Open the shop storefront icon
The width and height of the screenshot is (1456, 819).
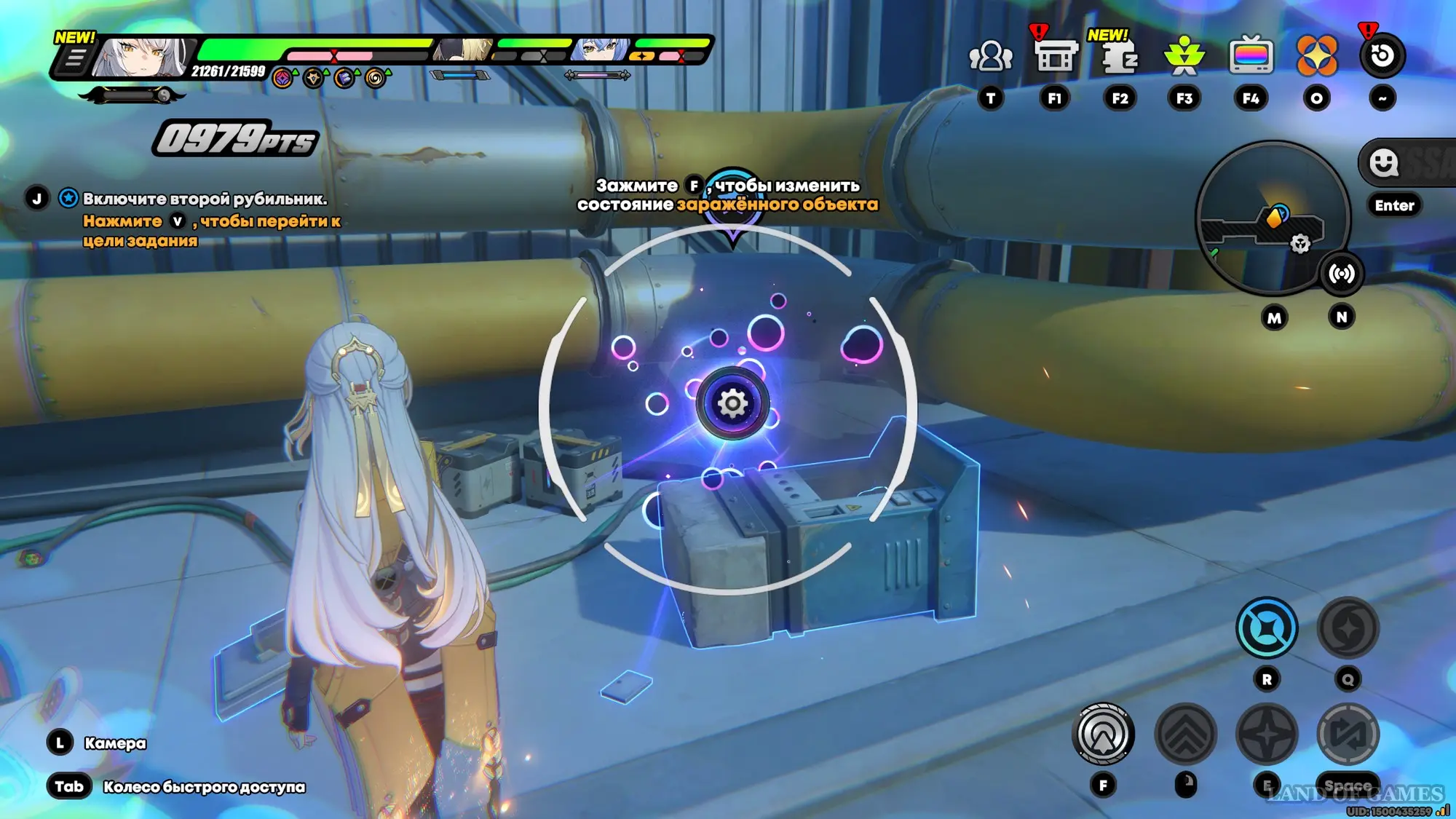pos(1055,56)
